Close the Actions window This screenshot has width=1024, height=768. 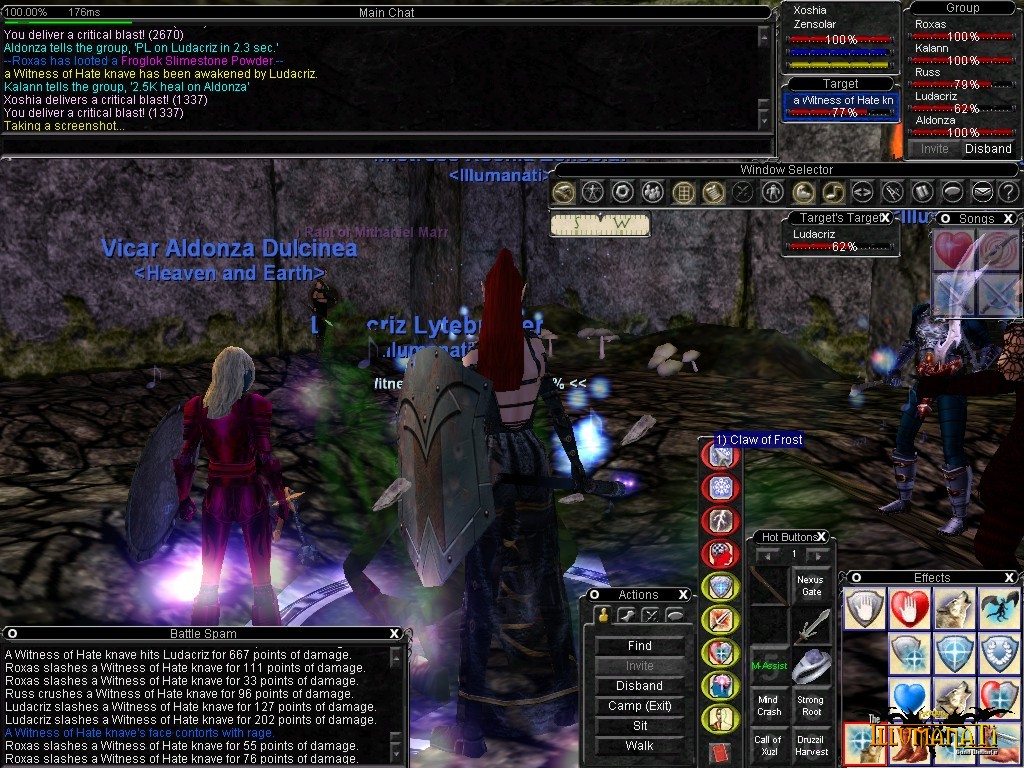click(684, 595)
